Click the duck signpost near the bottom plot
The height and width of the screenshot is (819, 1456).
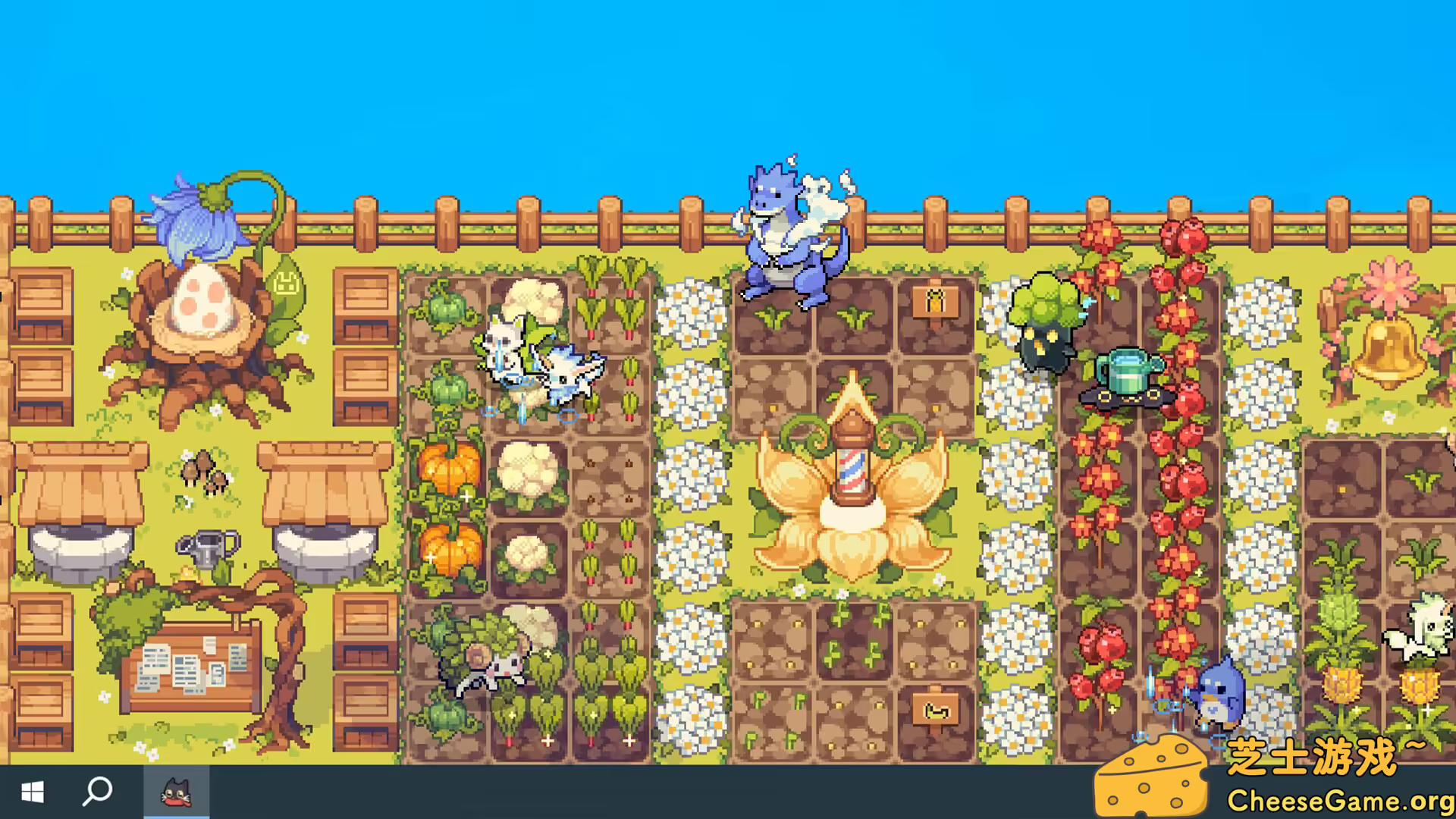pyautogui.click(x=936, y=709)
